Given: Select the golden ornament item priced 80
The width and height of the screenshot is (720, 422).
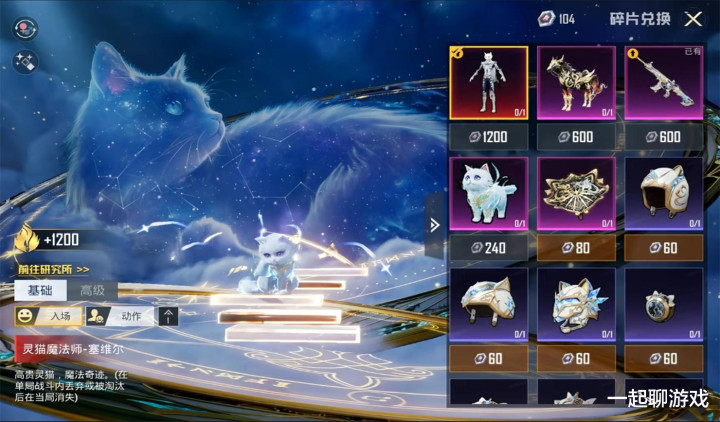Looking at the screenshot, I should (x=577, y=194).
